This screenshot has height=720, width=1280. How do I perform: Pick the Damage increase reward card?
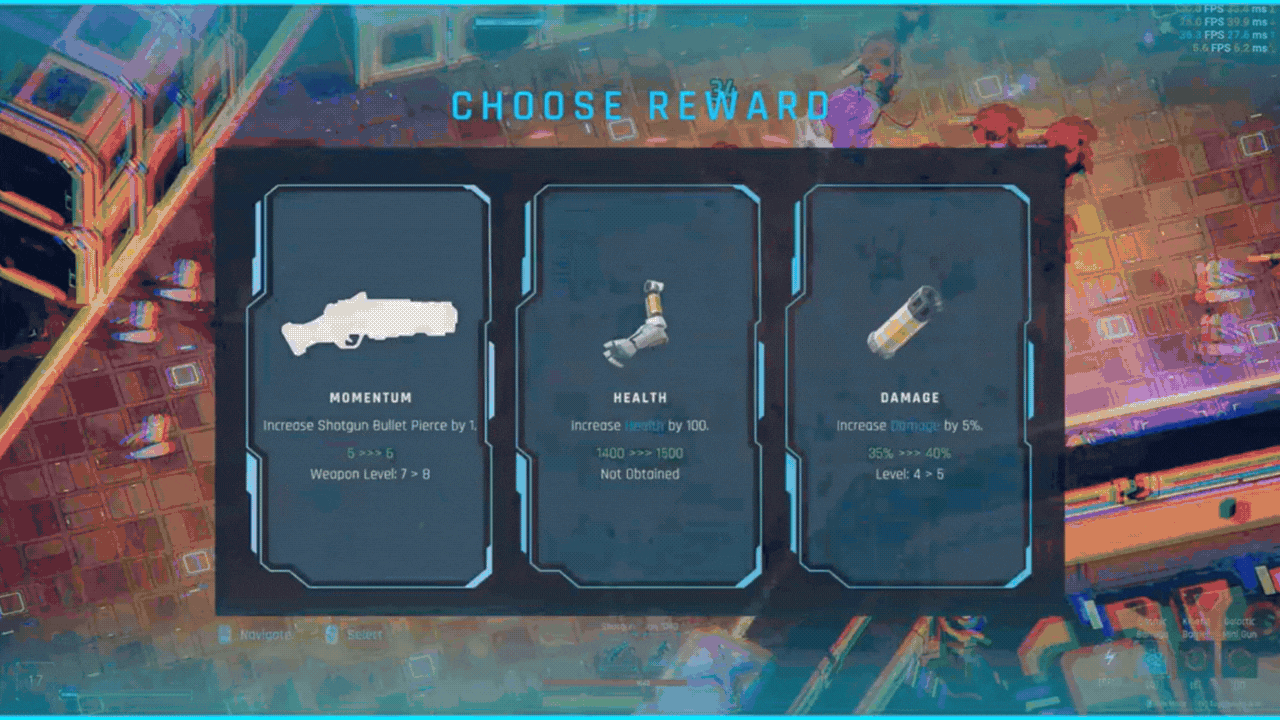click(x=910, y=385)
